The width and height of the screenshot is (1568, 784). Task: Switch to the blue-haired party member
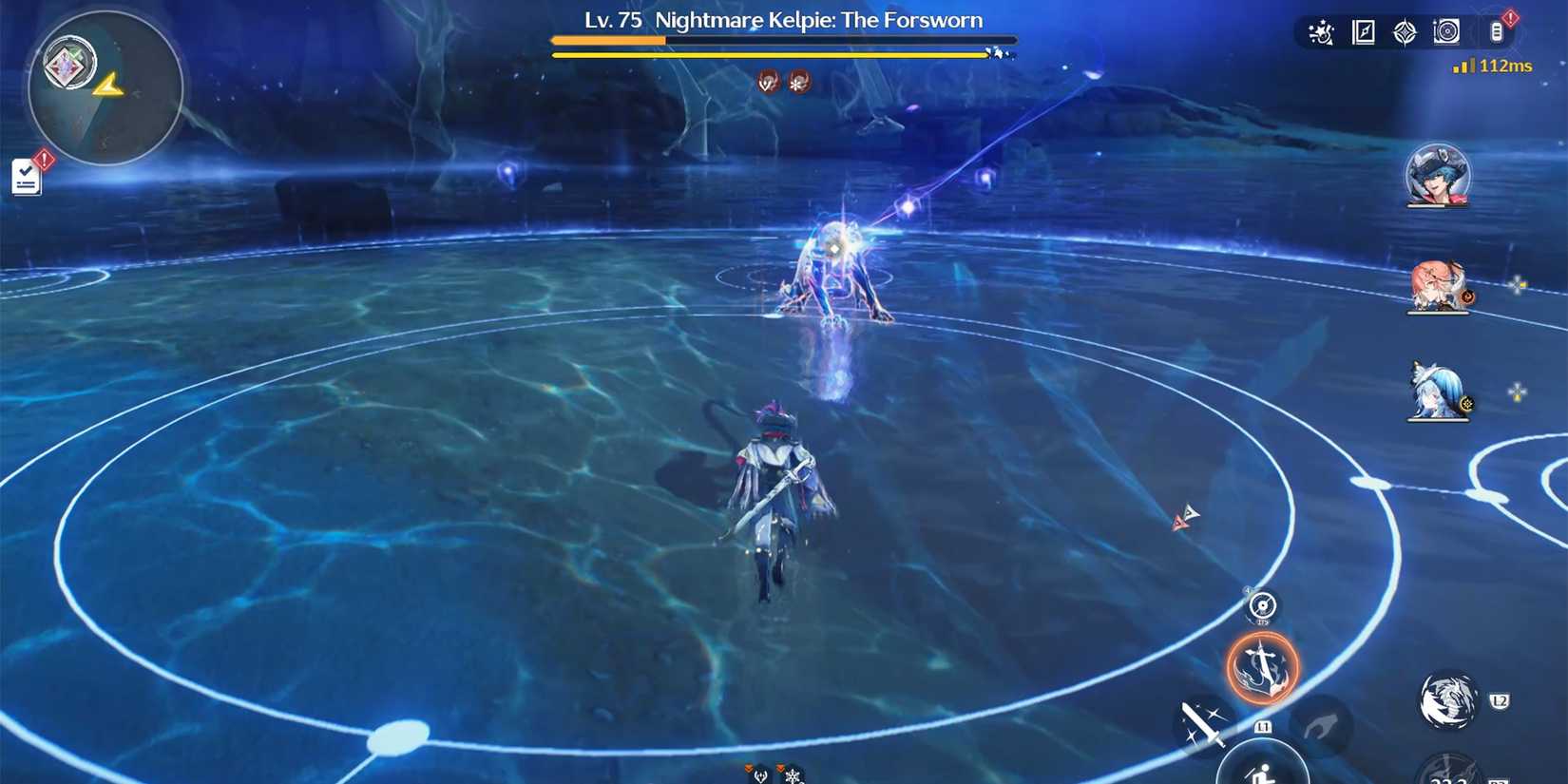coord(1438,399)
